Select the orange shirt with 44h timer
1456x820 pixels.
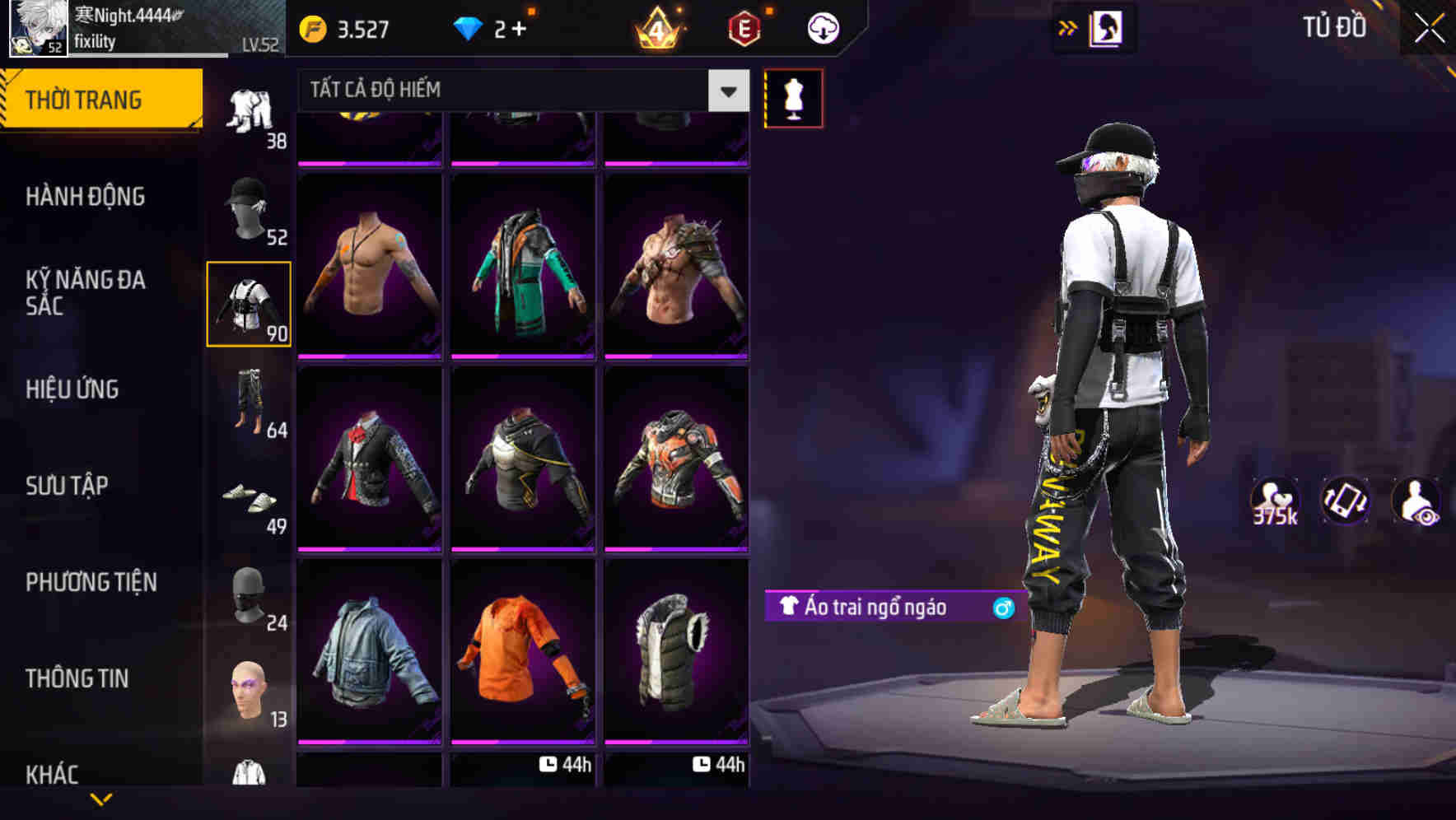pos(520,665)
